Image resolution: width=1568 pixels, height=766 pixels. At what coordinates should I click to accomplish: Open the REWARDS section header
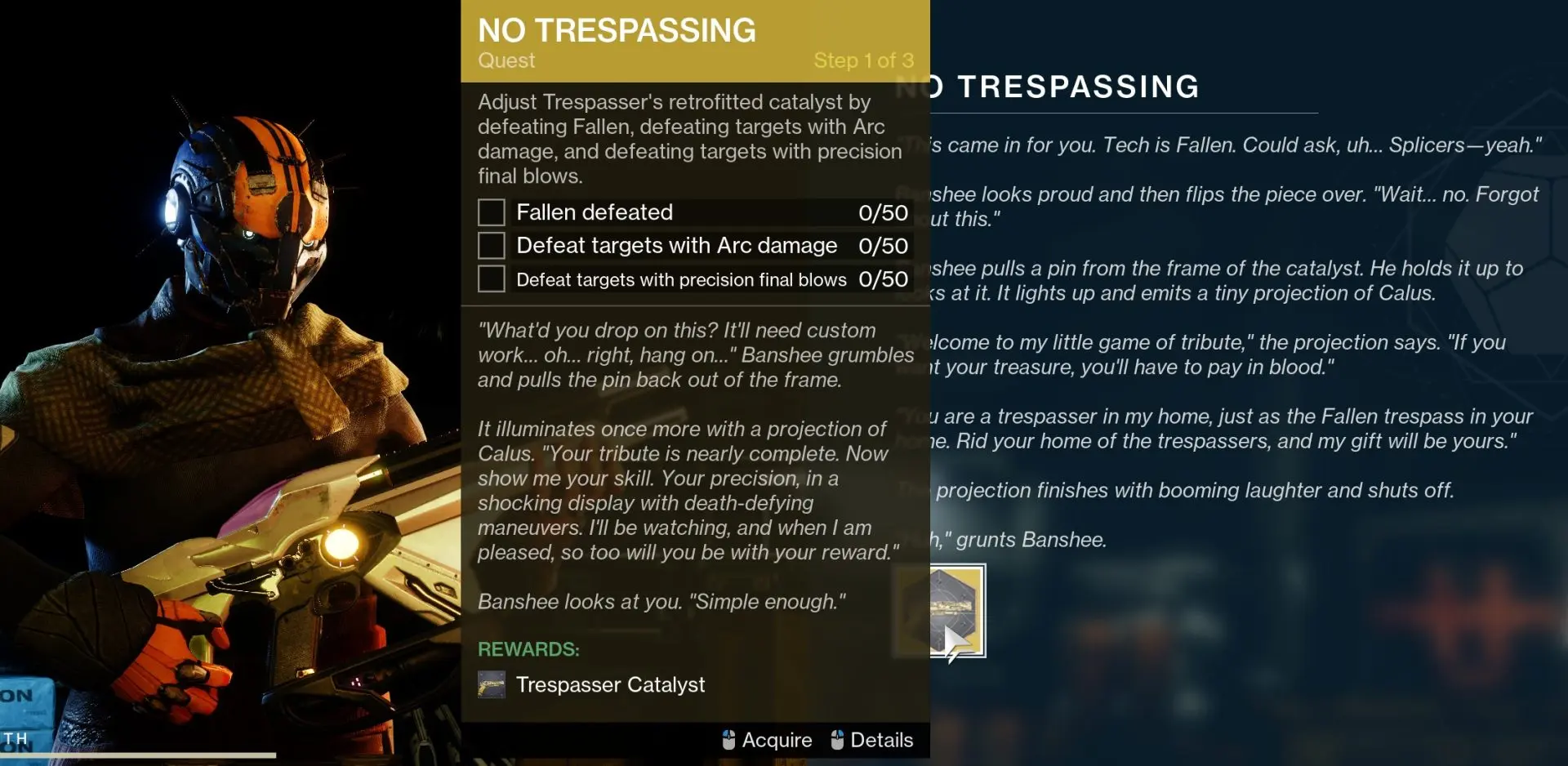[x=528, y=649]
